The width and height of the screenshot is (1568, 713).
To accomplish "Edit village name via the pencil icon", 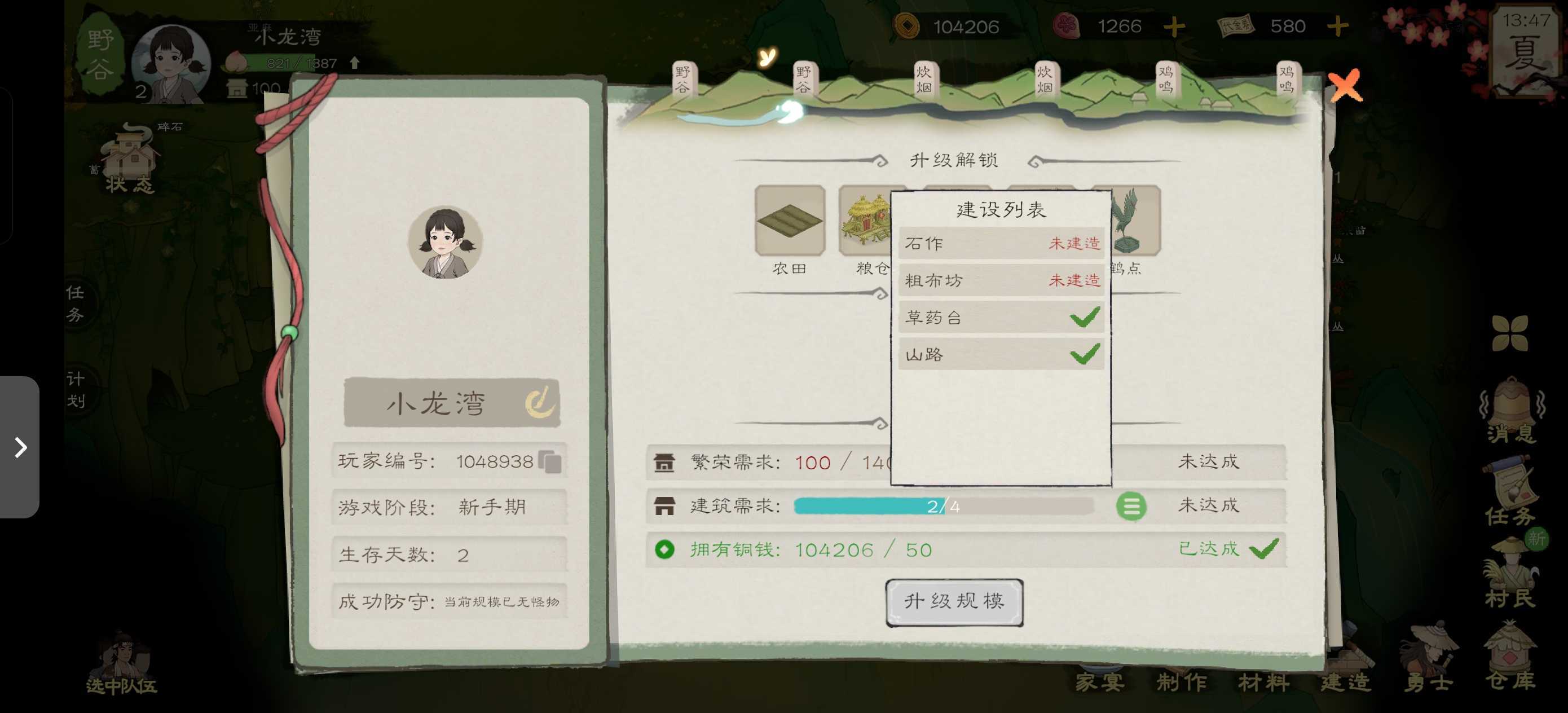I will point(541,402).
